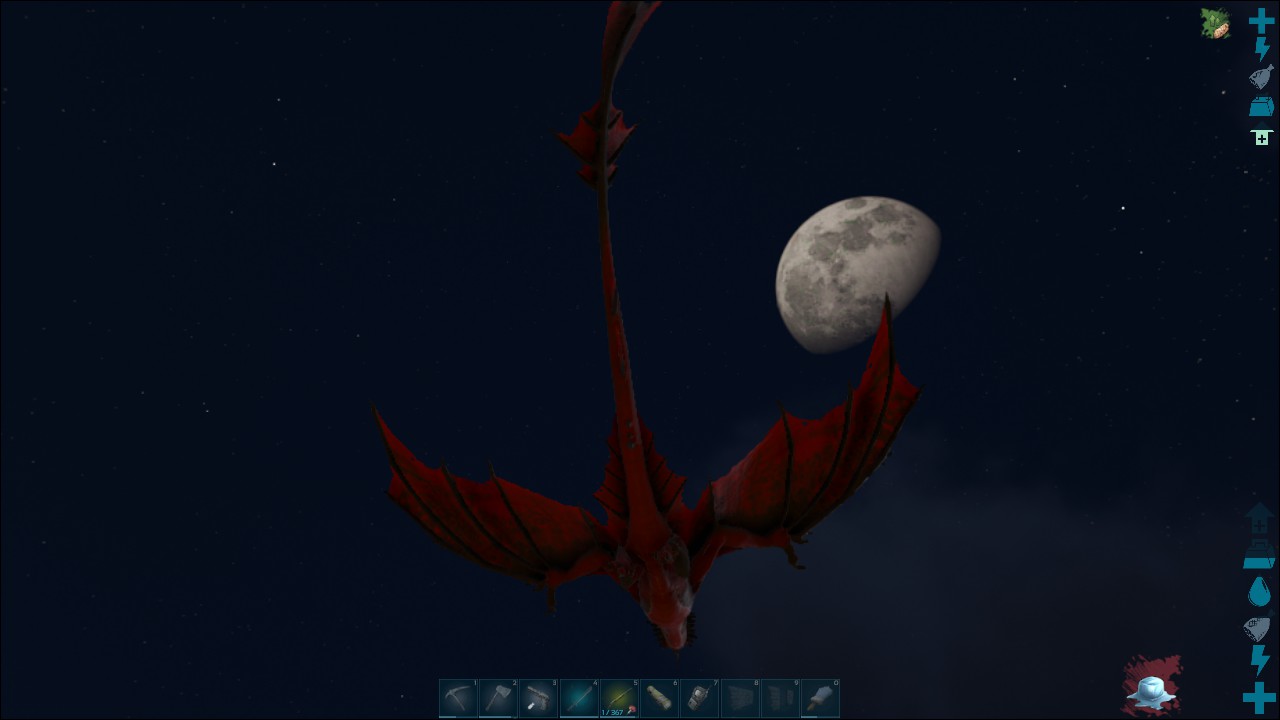This screenshot has height=720, width=1280.
Task: Select the slot 5 weapon showing 1/367
Action: click(x=619, y=698)
